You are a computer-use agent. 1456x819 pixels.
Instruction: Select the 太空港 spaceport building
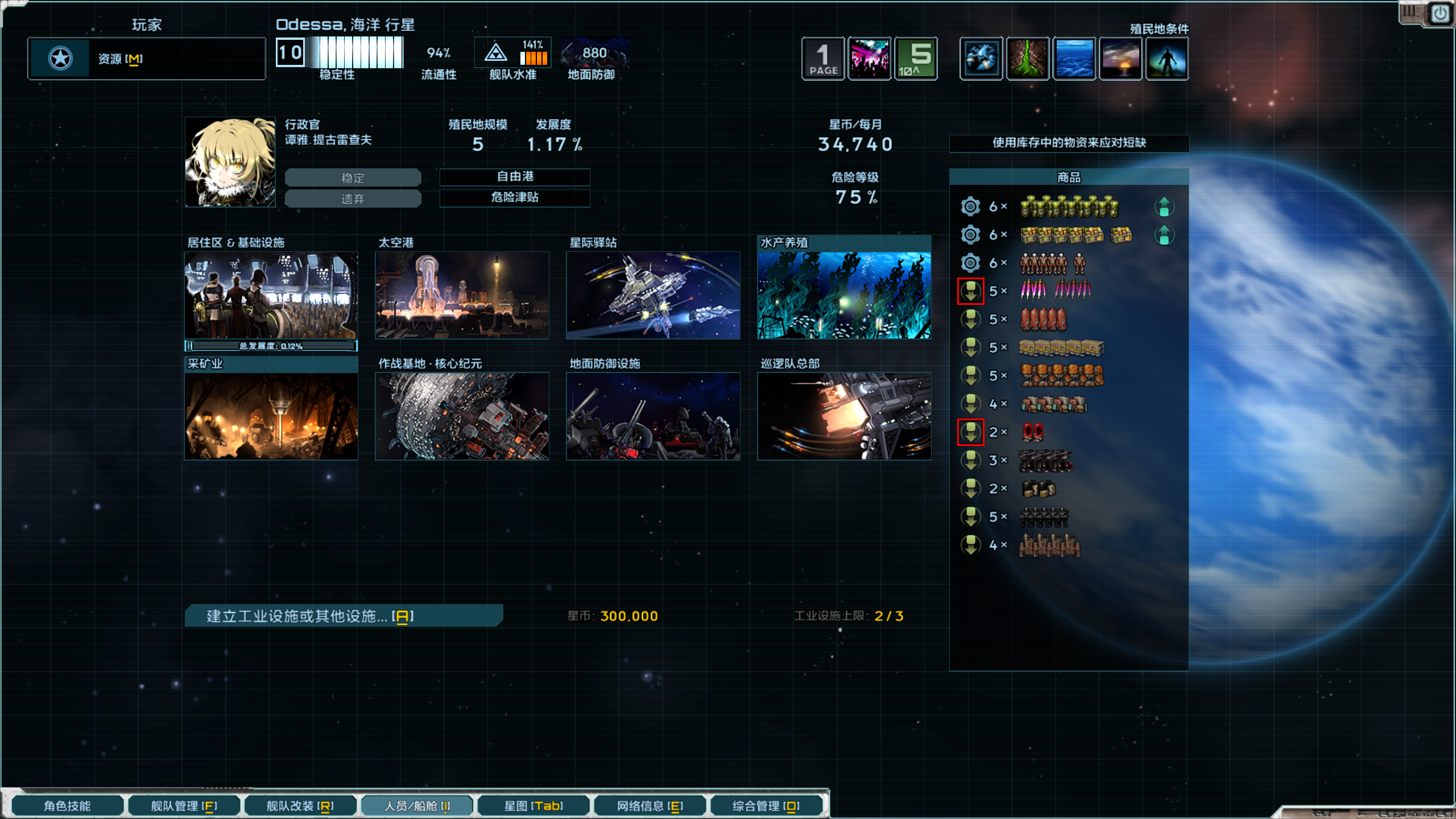click(x=462, y=295)
